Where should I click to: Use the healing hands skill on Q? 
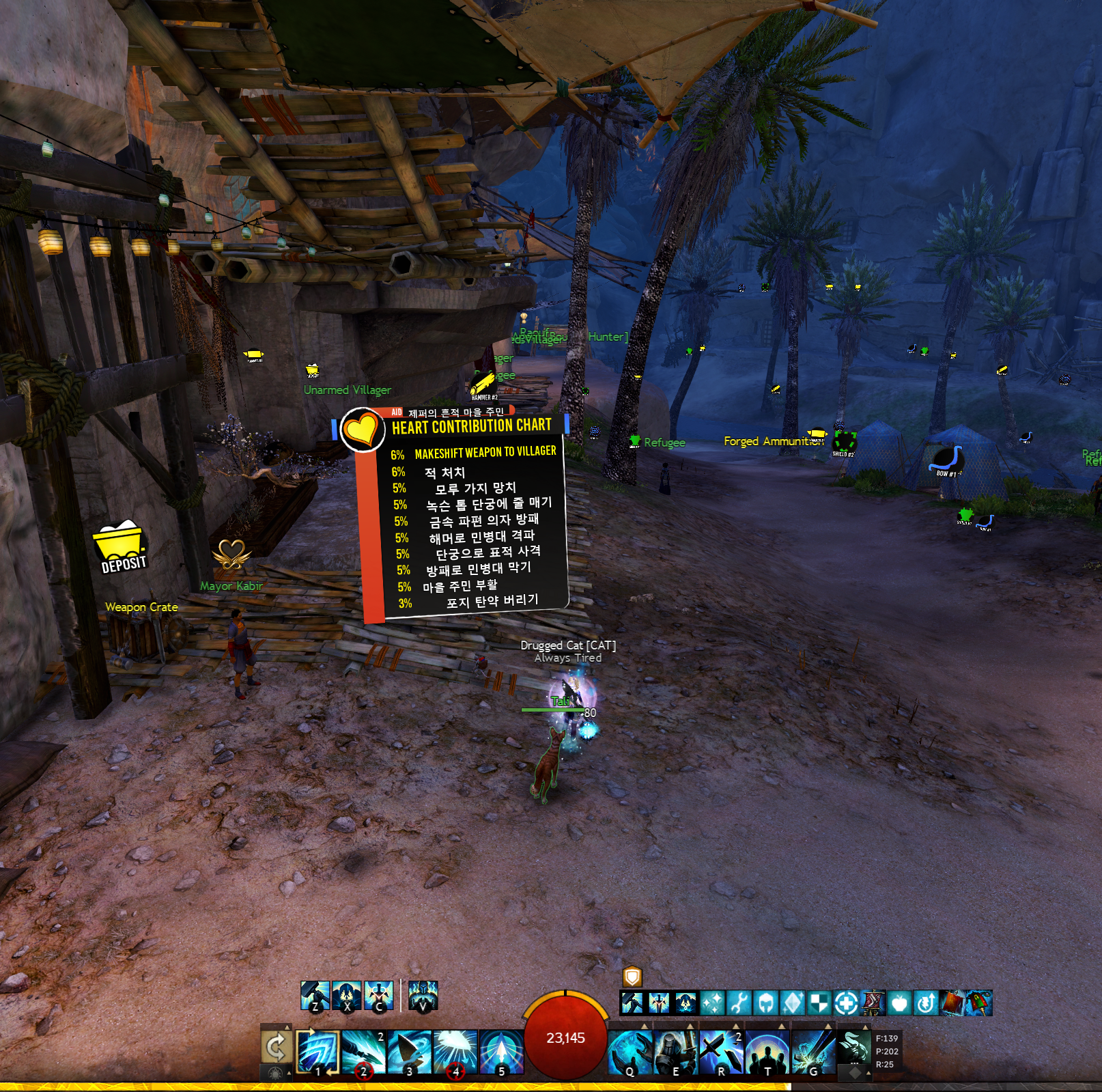(x=630, y=1051)
